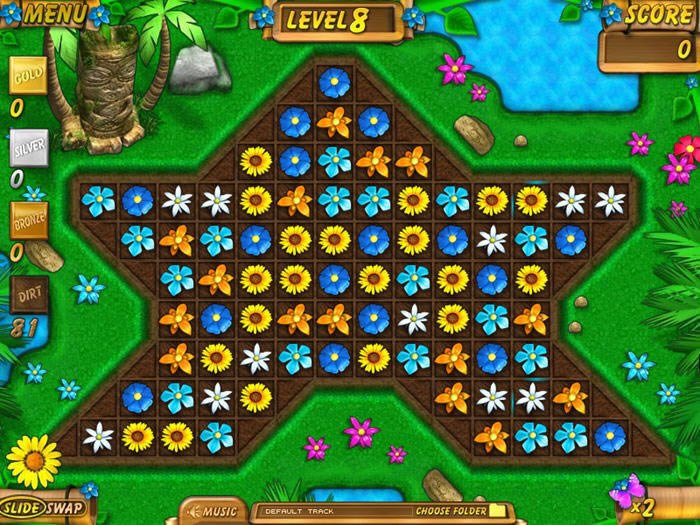Select the blue flower at the star's top tip
This screenshot has height=525, width=700.
335,83
